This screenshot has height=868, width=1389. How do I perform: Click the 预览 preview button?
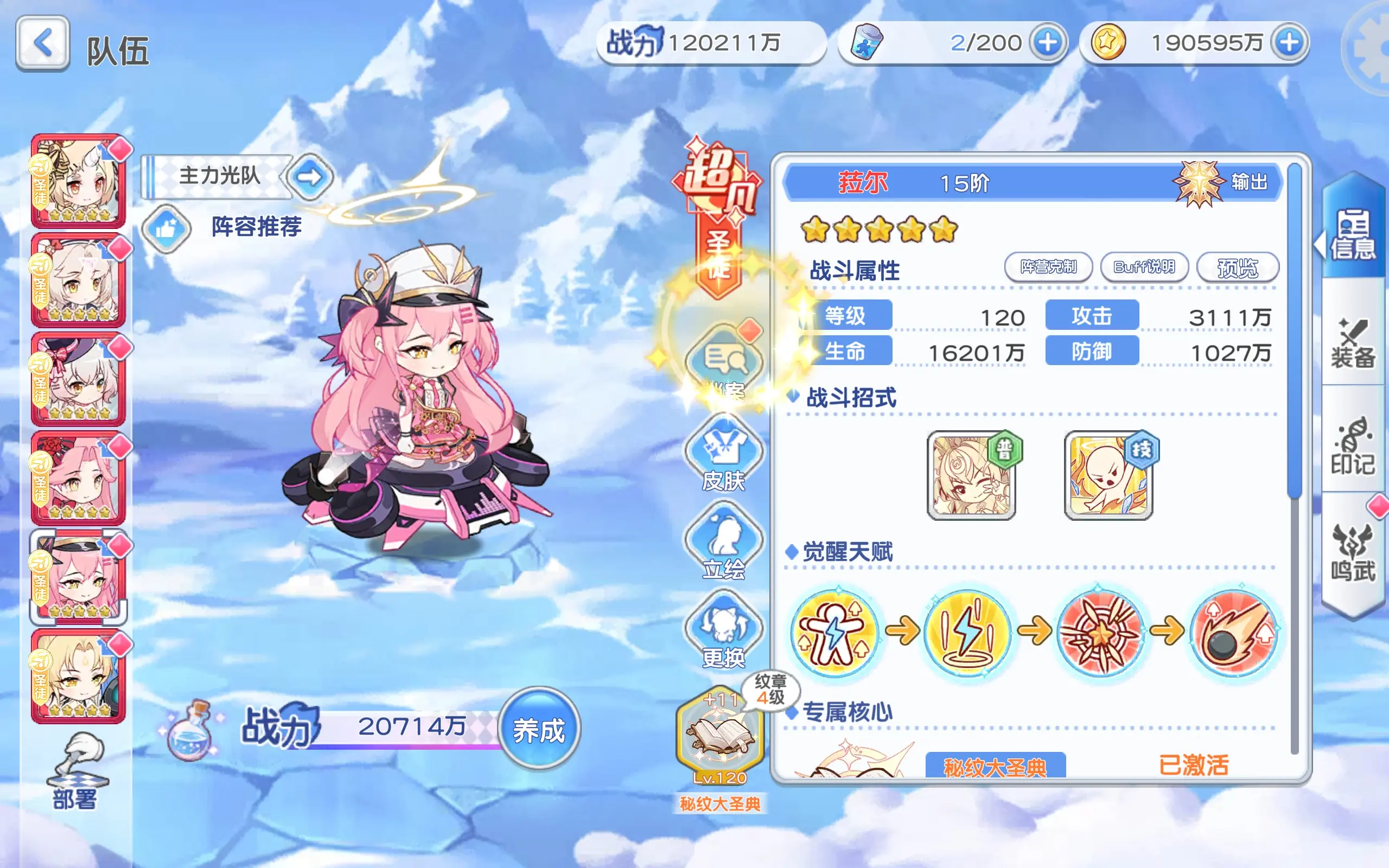point(1238,267)
